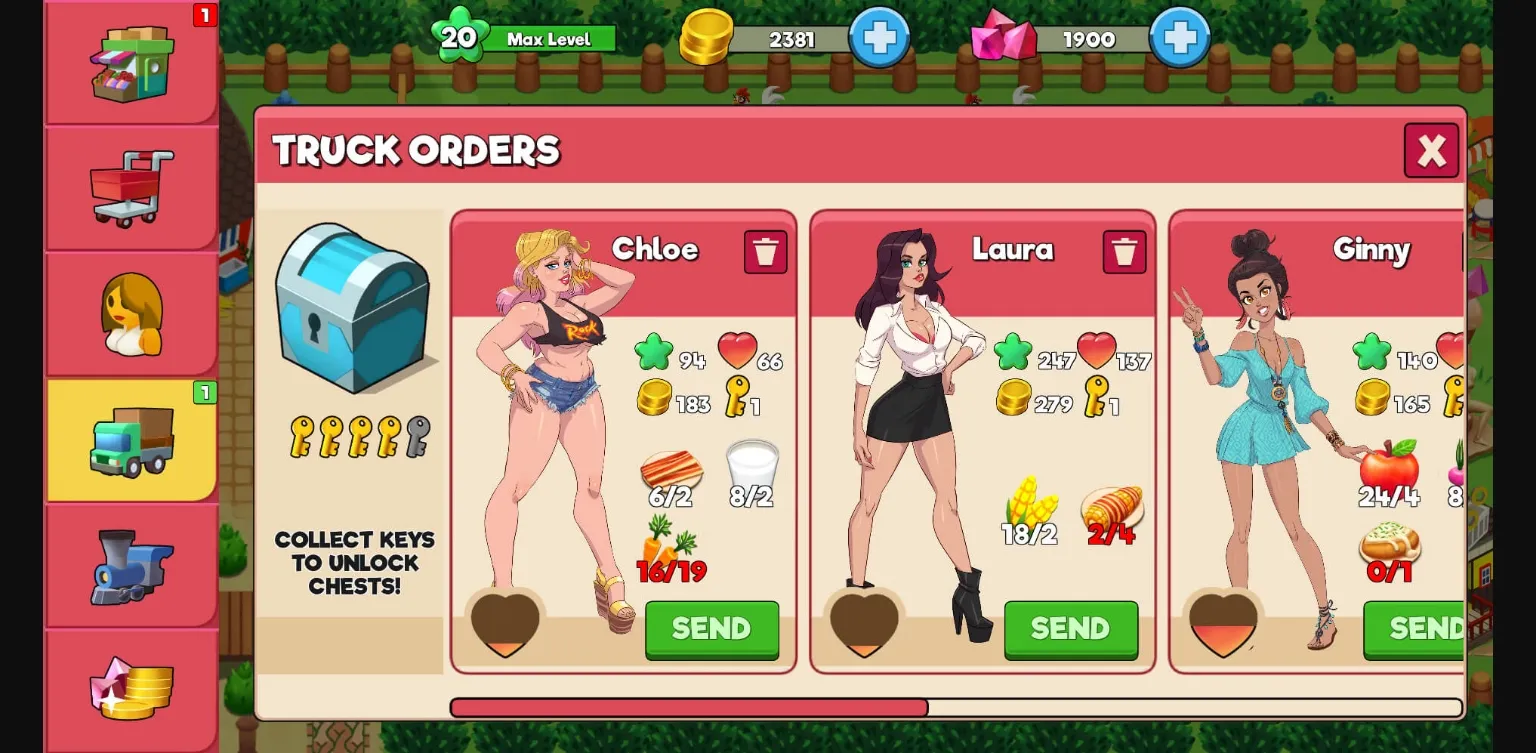Image resolution: width=1536 pixels, height=753 pixels.
Task: Open the currency shop sidebar icon
Action: pyautogui.click(x=130, y=690)
